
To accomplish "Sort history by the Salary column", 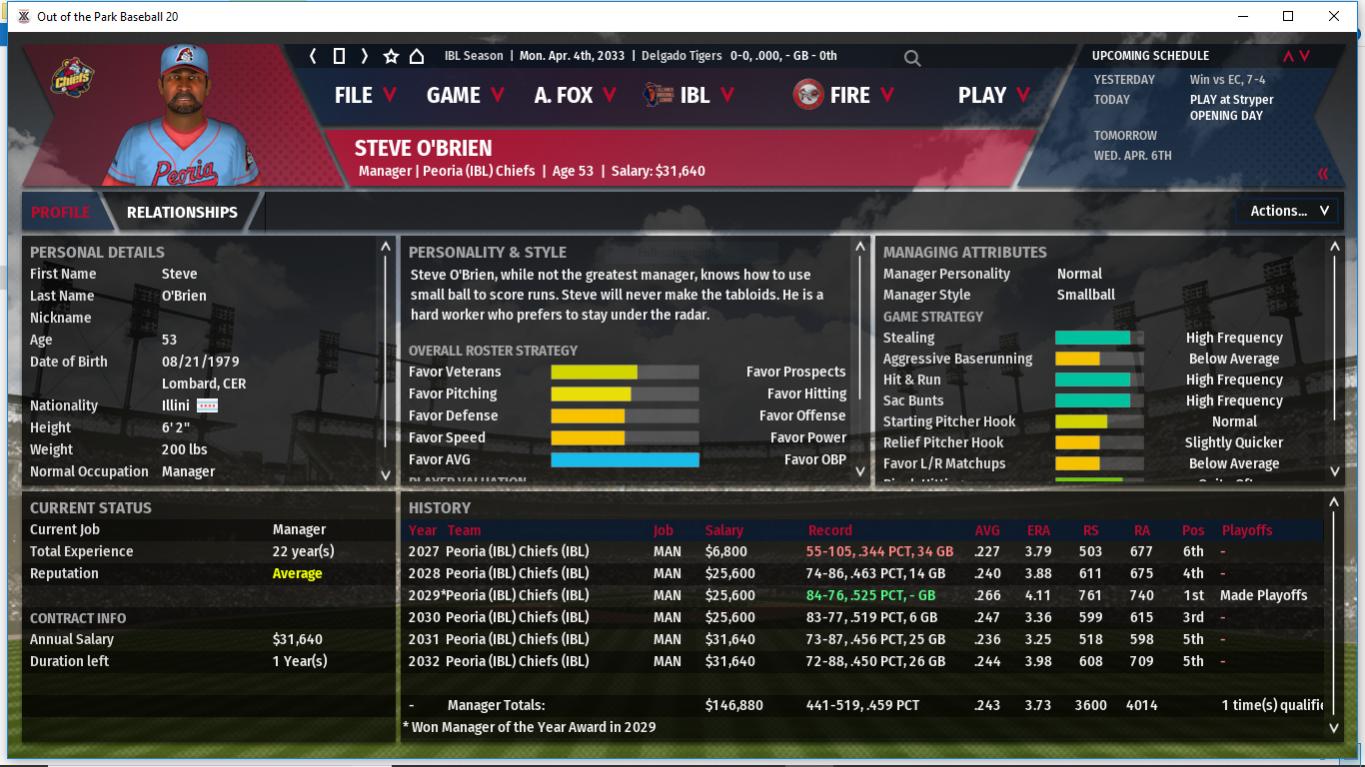I will 724,530.
